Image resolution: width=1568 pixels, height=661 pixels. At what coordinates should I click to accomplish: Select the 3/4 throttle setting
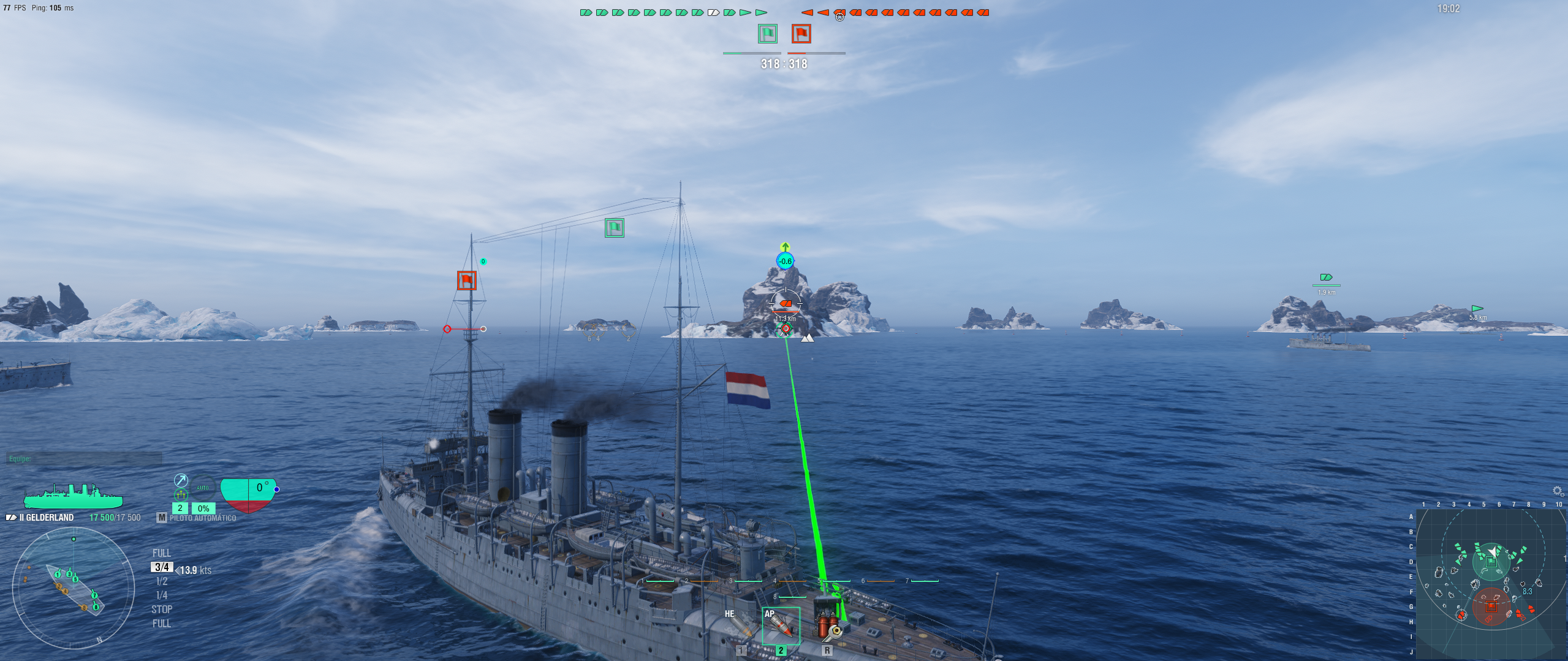(x=162, y=567)
